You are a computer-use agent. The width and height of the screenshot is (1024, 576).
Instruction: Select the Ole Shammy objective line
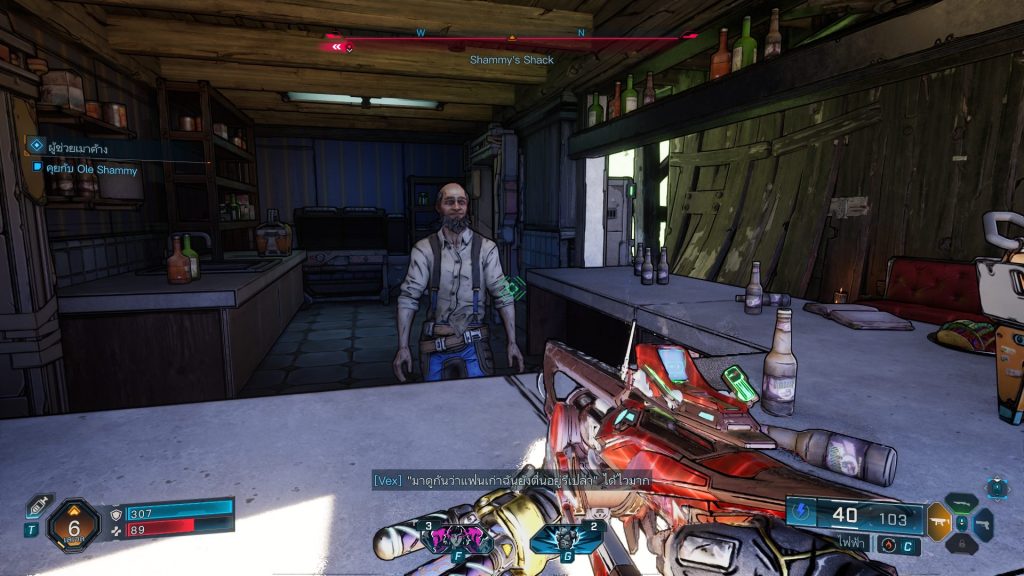(x=90, y=170)
